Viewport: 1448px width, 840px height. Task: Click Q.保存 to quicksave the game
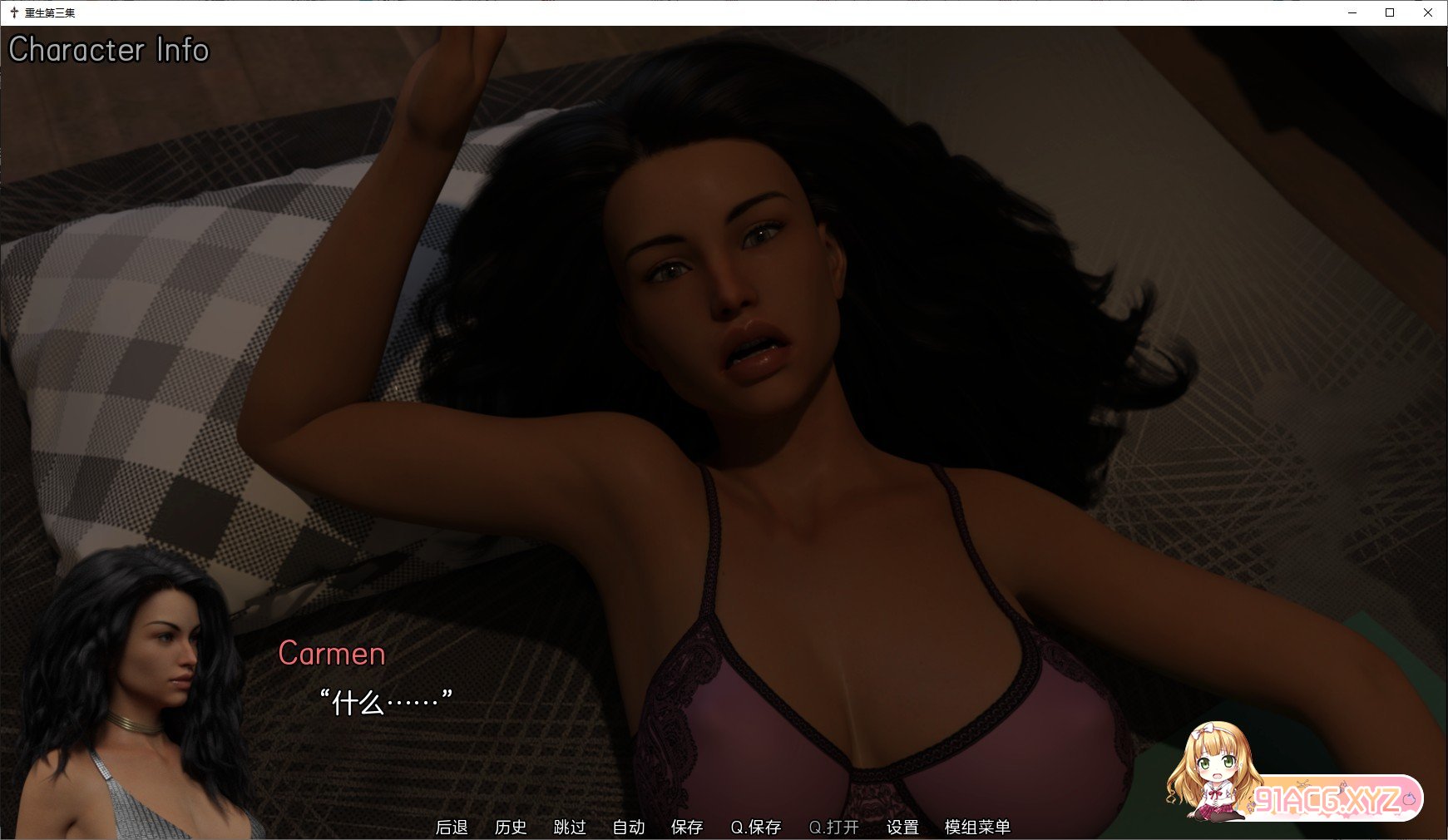[x=755, y=828]
